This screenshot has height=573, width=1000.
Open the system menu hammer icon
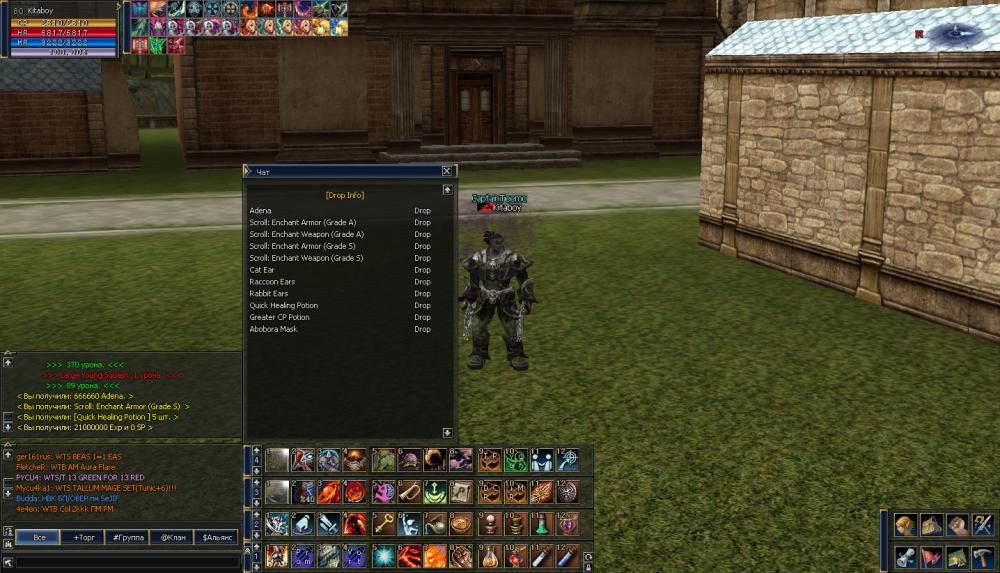click(983, 557)
